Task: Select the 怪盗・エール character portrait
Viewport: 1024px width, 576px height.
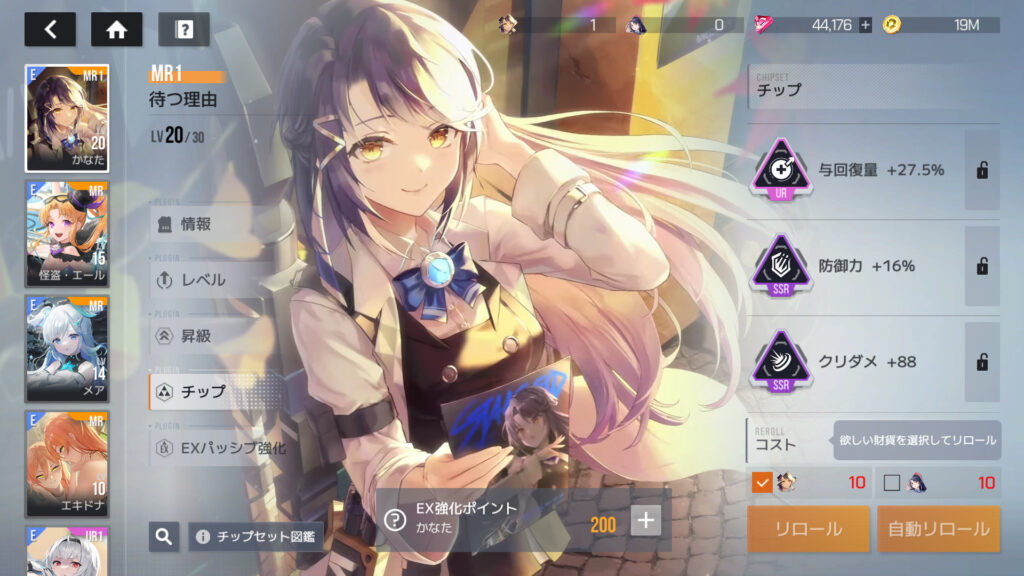Action: click(67, 234)
